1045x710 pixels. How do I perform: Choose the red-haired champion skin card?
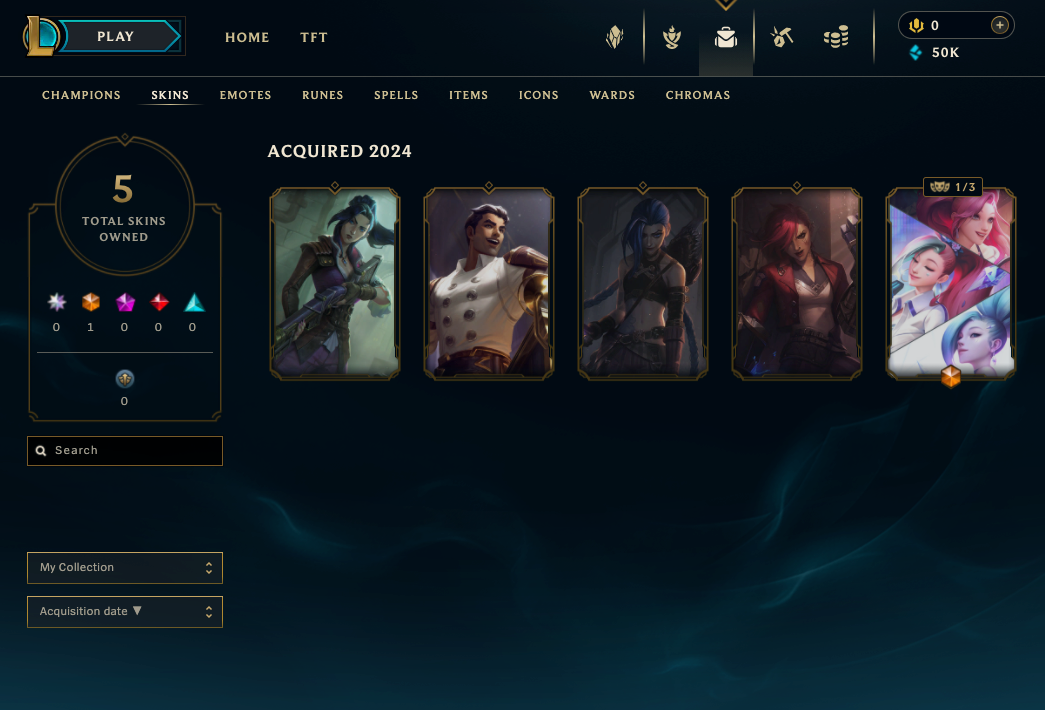(x=797, y=284)
